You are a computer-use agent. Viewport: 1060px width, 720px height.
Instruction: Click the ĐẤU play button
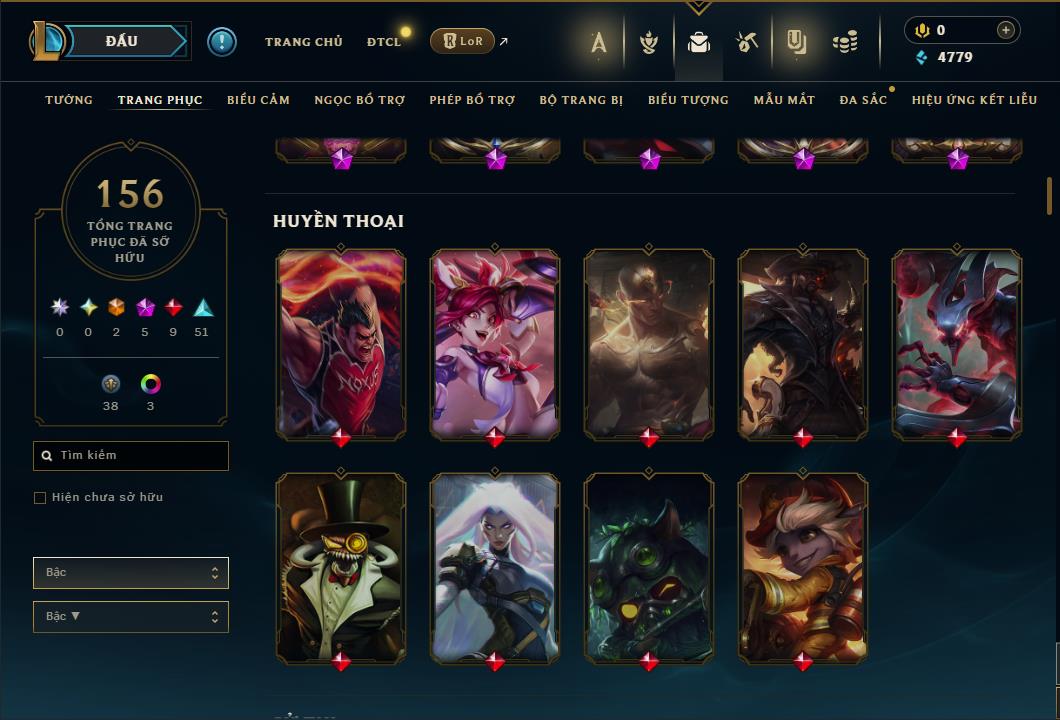122,41
